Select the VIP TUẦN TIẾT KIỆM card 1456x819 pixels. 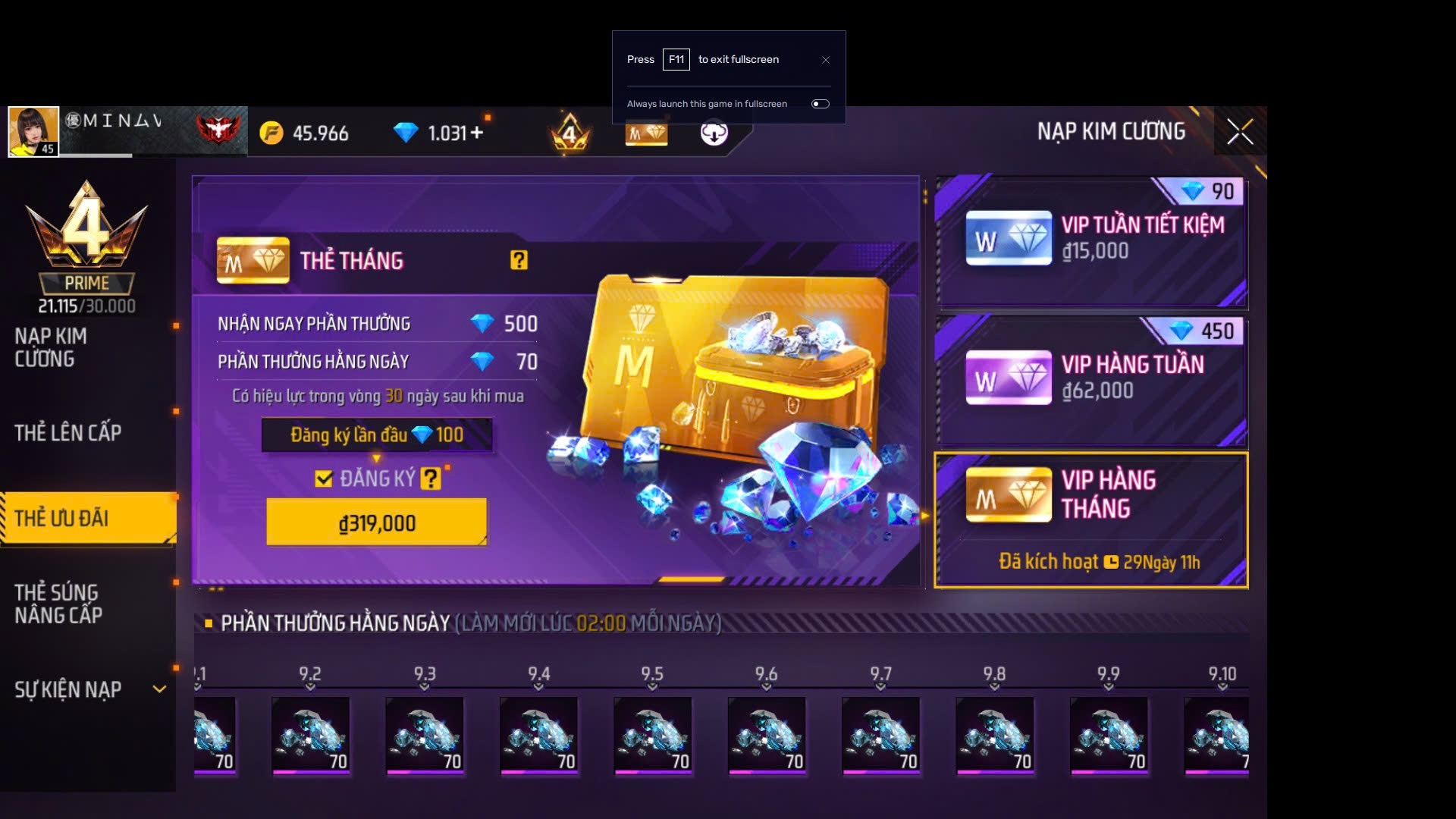coord(1092,241)
